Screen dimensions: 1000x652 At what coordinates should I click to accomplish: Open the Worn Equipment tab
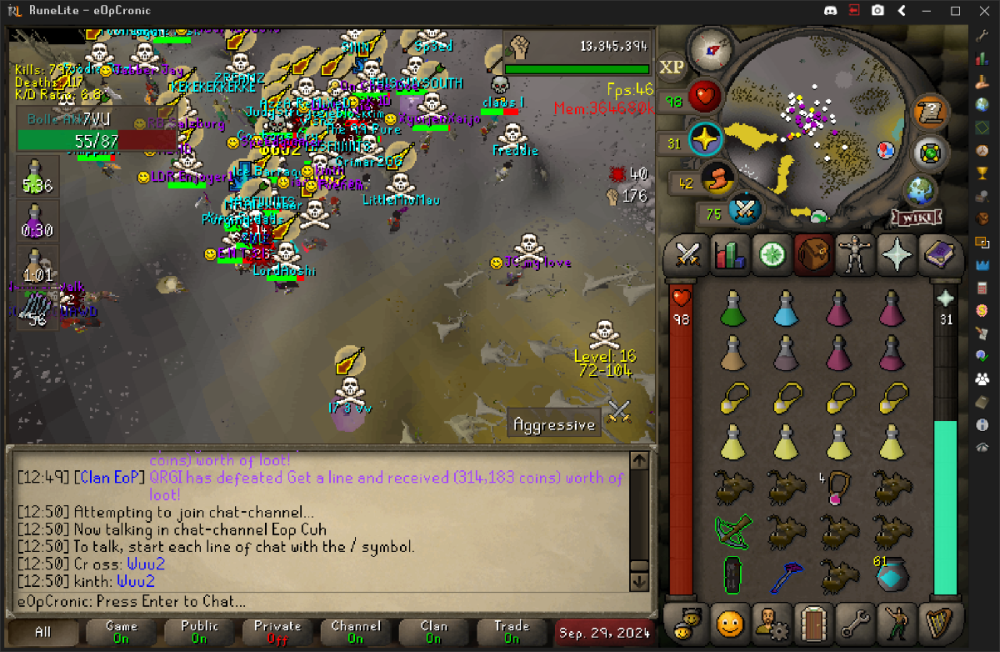(x=855, y=254)
